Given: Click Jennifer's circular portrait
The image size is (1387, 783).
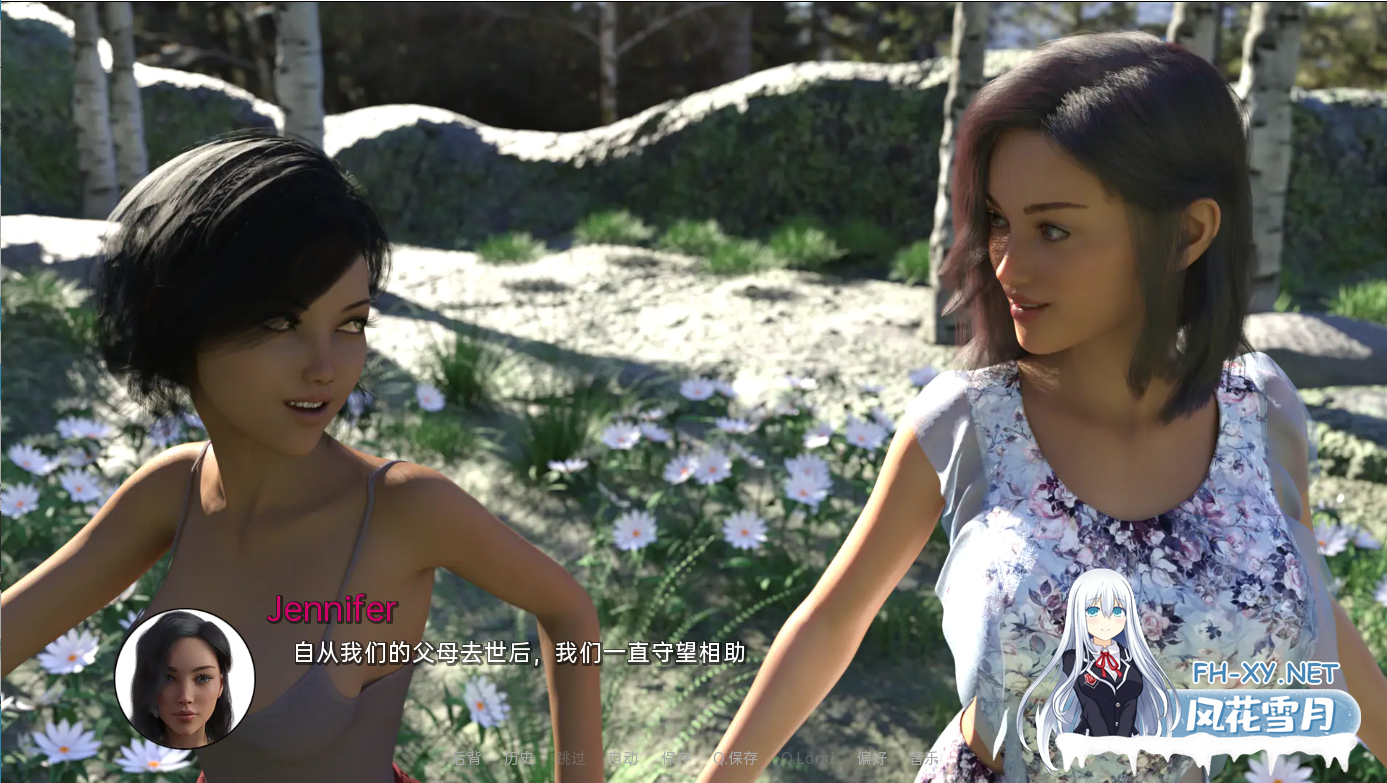Looking at the screenshot, I should tap(185, 679).
